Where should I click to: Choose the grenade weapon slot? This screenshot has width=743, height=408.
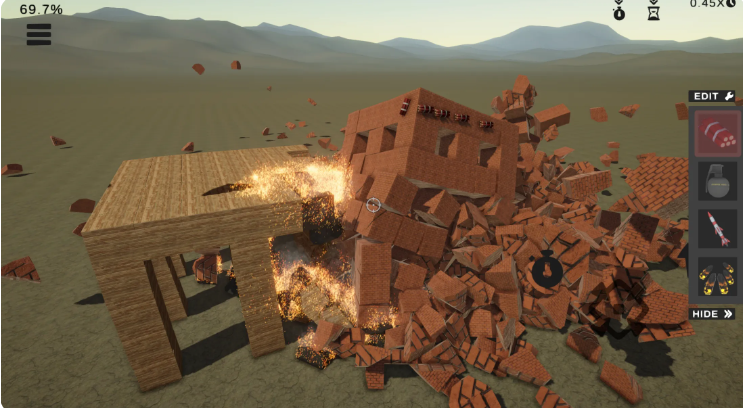716,182
